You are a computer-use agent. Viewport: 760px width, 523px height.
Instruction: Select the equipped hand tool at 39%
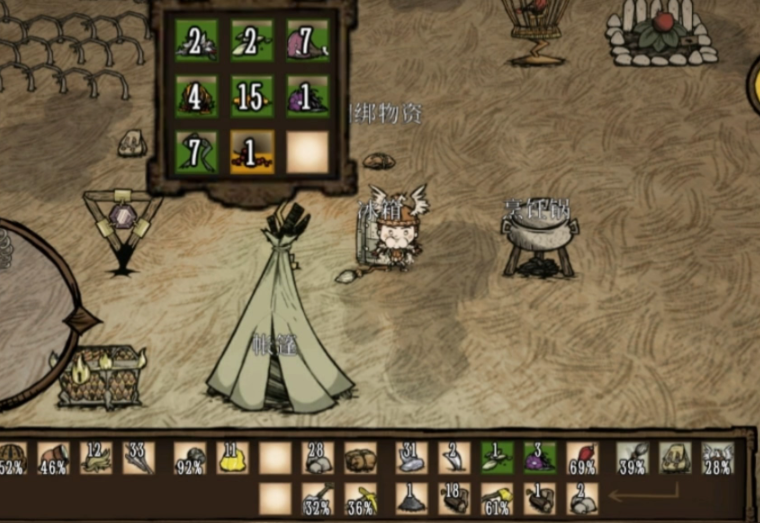(x=632, y=458)
